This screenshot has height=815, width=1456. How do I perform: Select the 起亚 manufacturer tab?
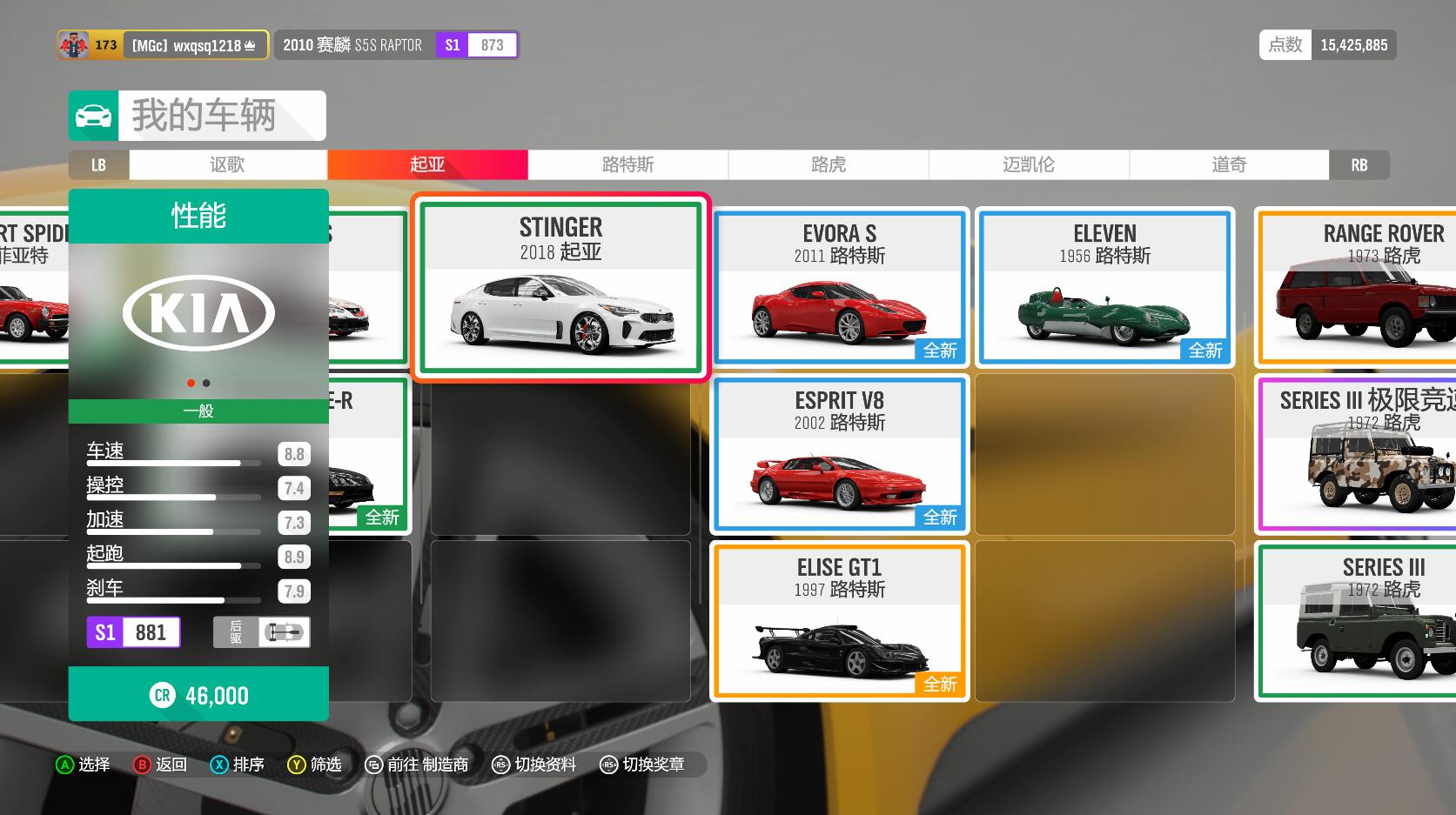point(427,164)
